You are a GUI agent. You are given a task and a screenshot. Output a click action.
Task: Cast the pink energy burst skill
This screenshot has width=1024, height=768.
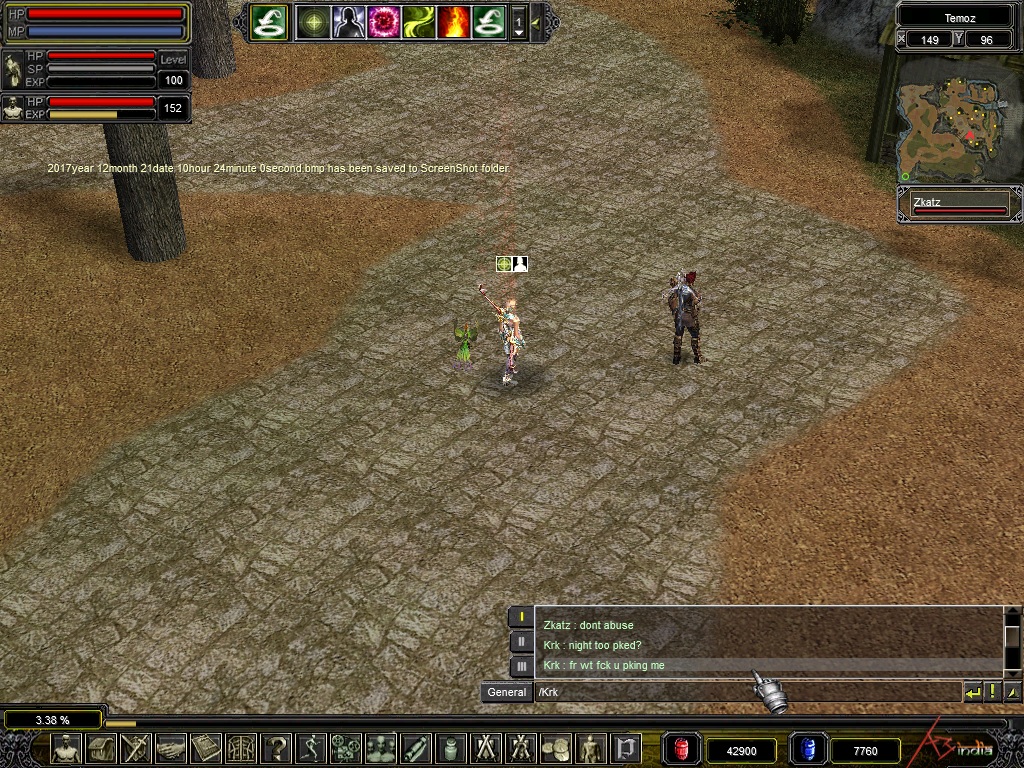[x=384, y=21]
